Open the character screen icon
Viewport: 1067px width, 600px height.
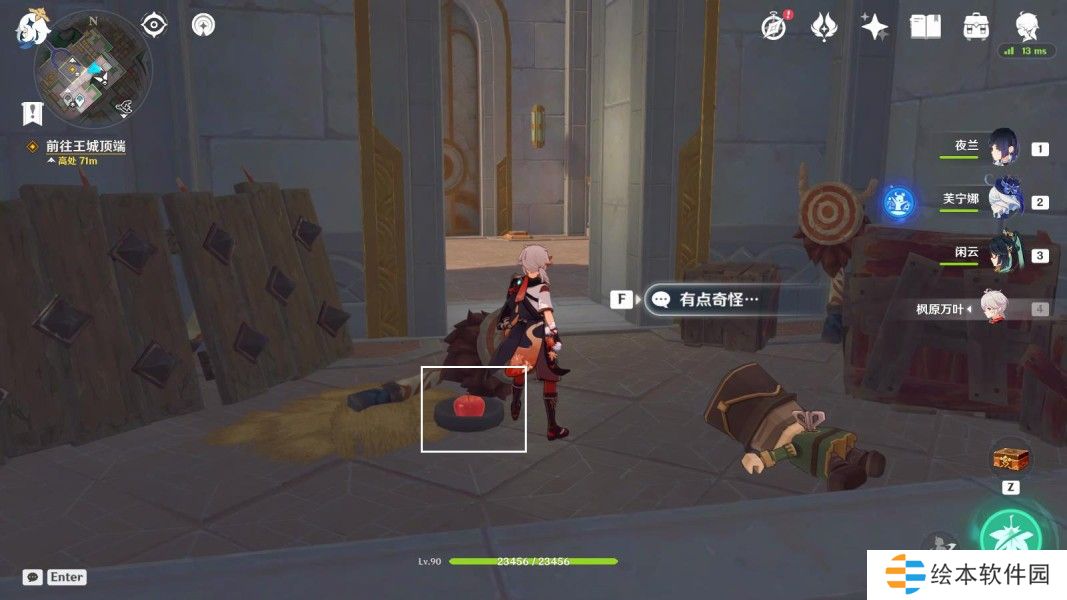tap(1026, 26)
